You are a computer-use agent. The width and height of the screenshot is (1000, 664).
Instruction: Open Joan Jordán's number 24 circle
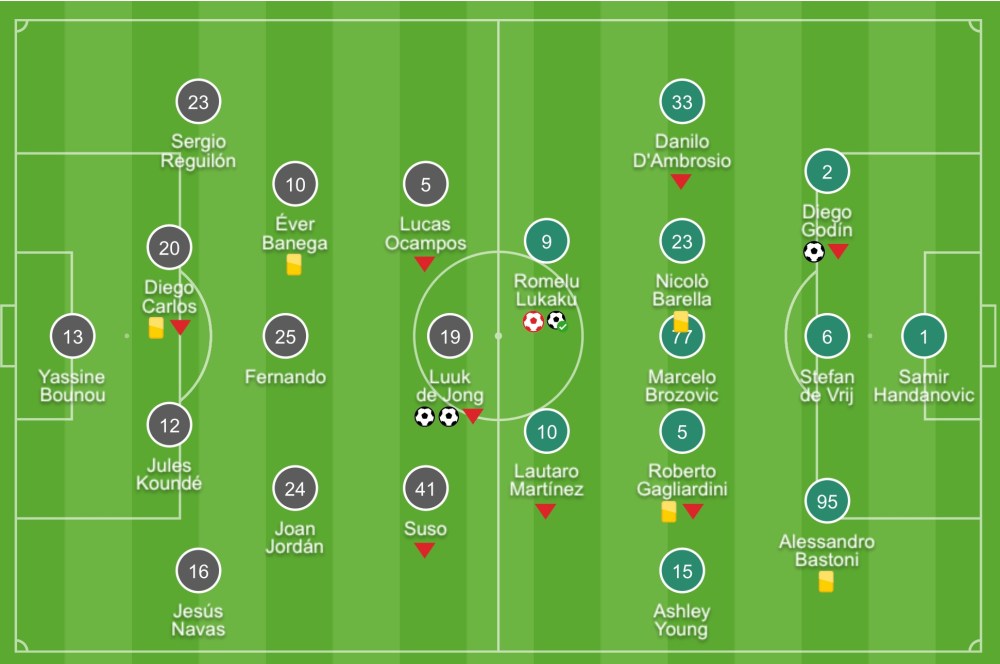295,489
